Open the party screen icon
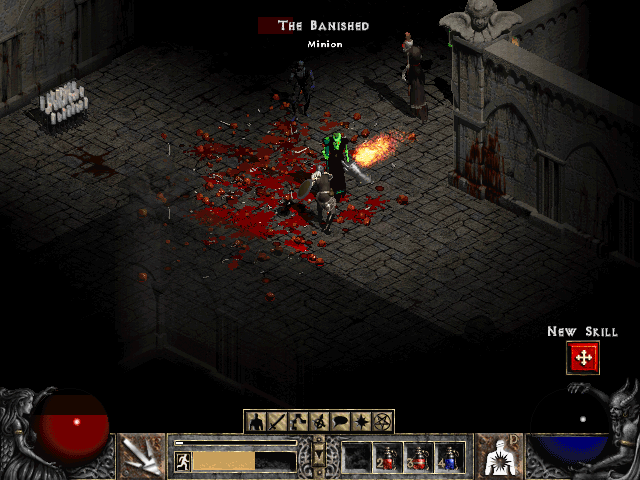 [x=320, y=421]
